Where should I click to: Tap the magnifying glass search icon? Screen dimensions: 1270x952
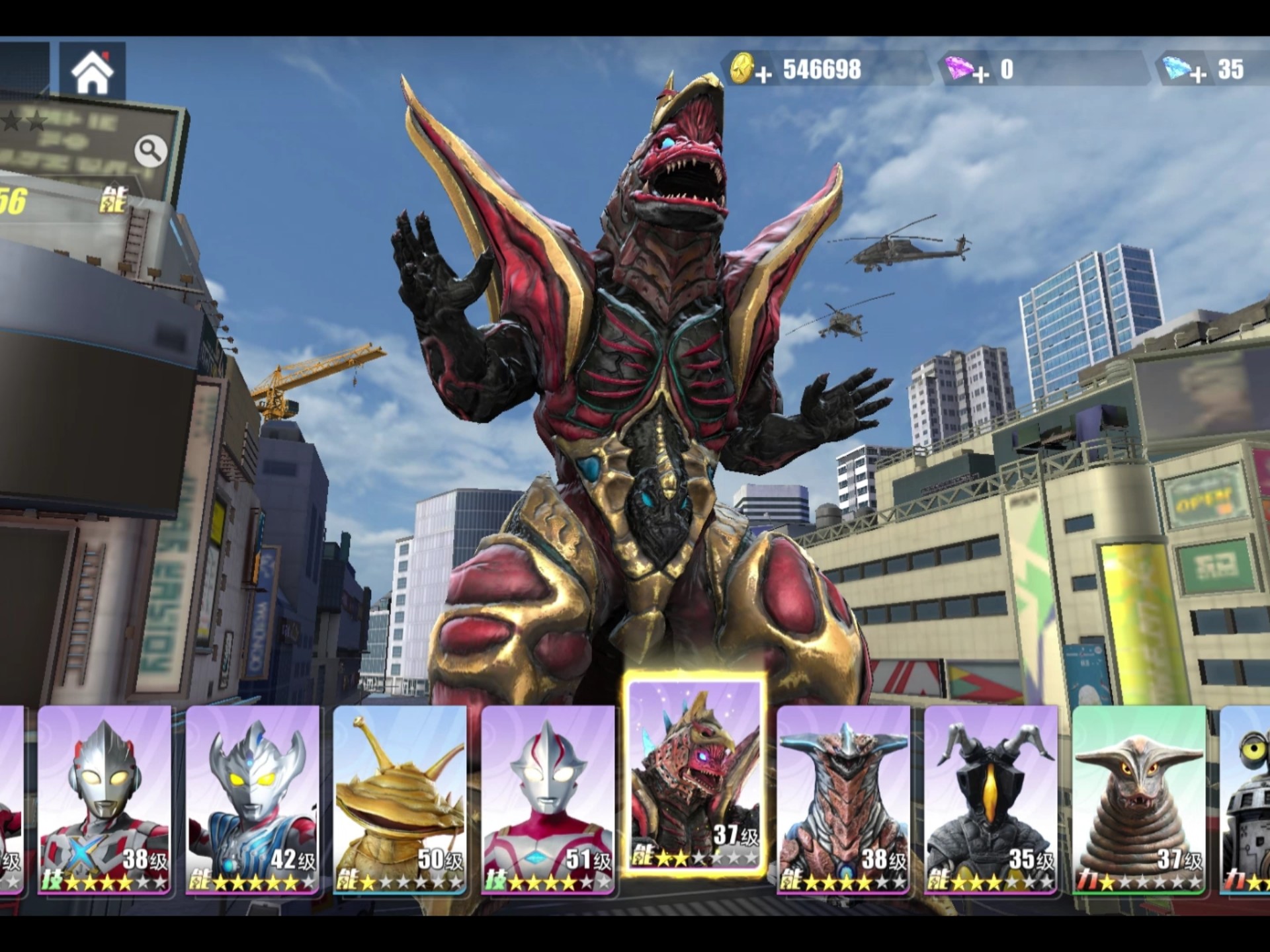click(x=150, y=151)
